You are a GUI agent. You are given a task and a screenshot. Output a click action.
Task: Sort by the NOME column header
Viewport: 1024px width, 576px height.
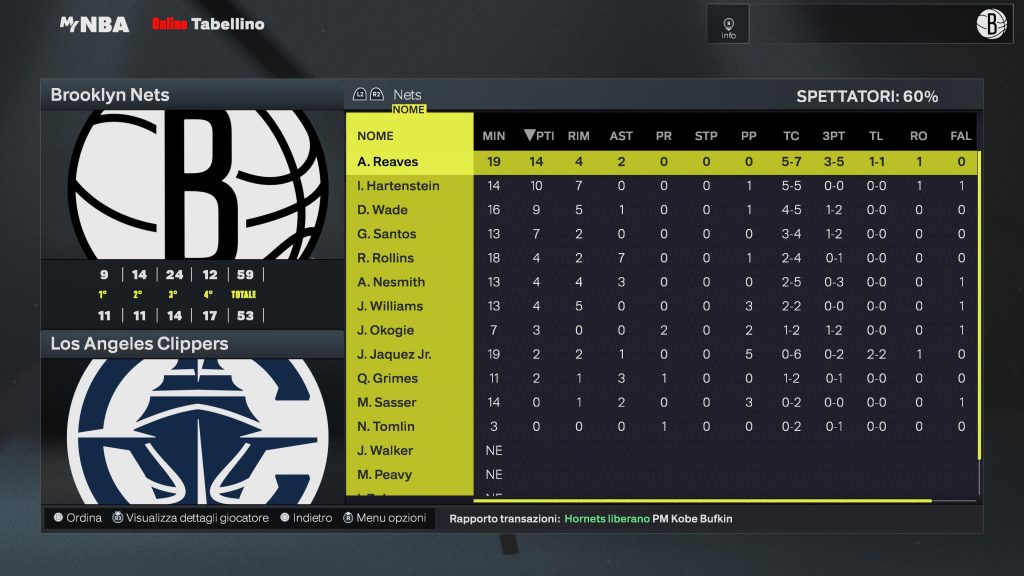(x=376, y=136)
